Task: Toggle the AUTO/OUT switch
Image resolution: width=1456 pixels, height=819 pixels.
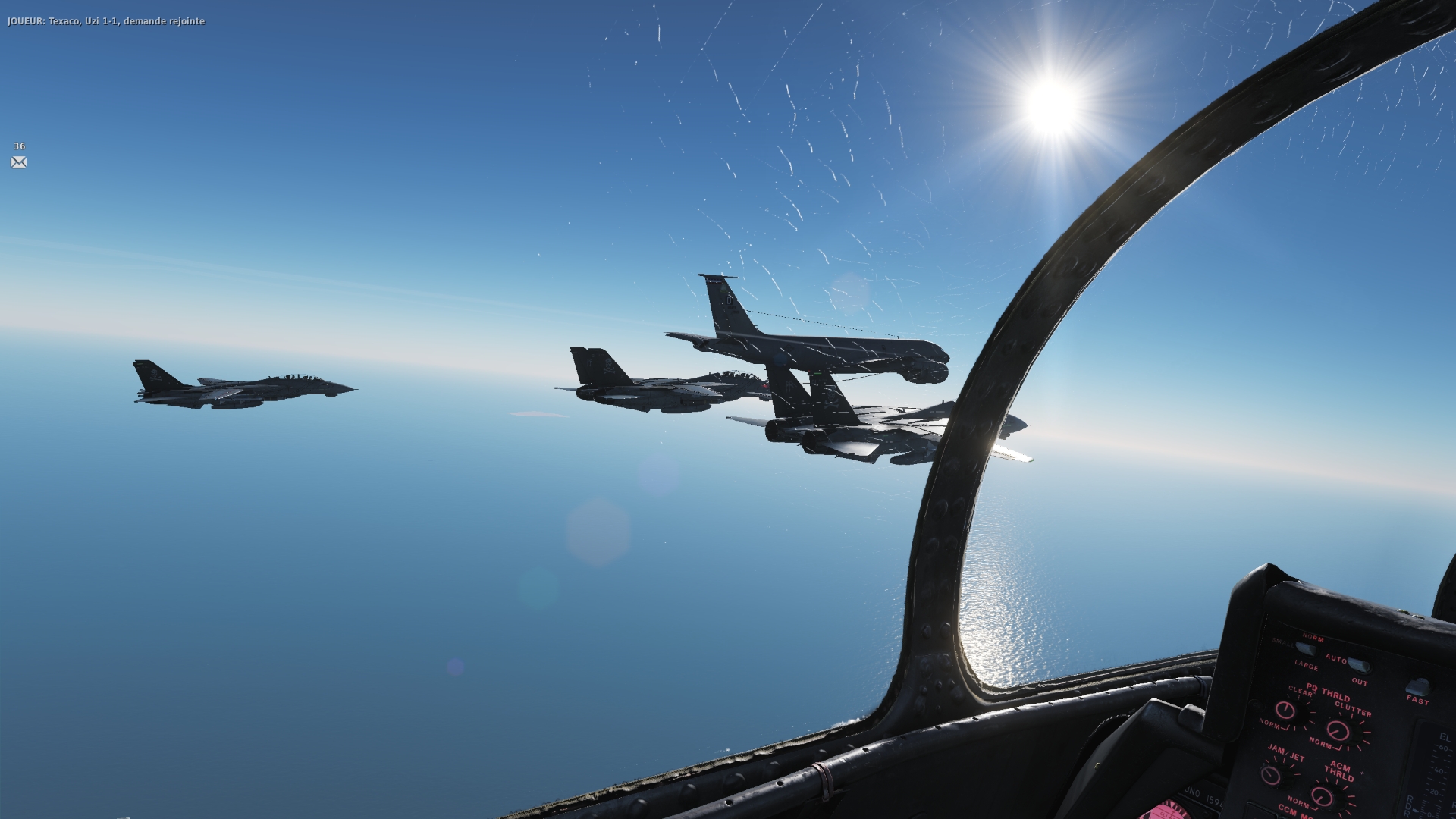Action: 1360,667
